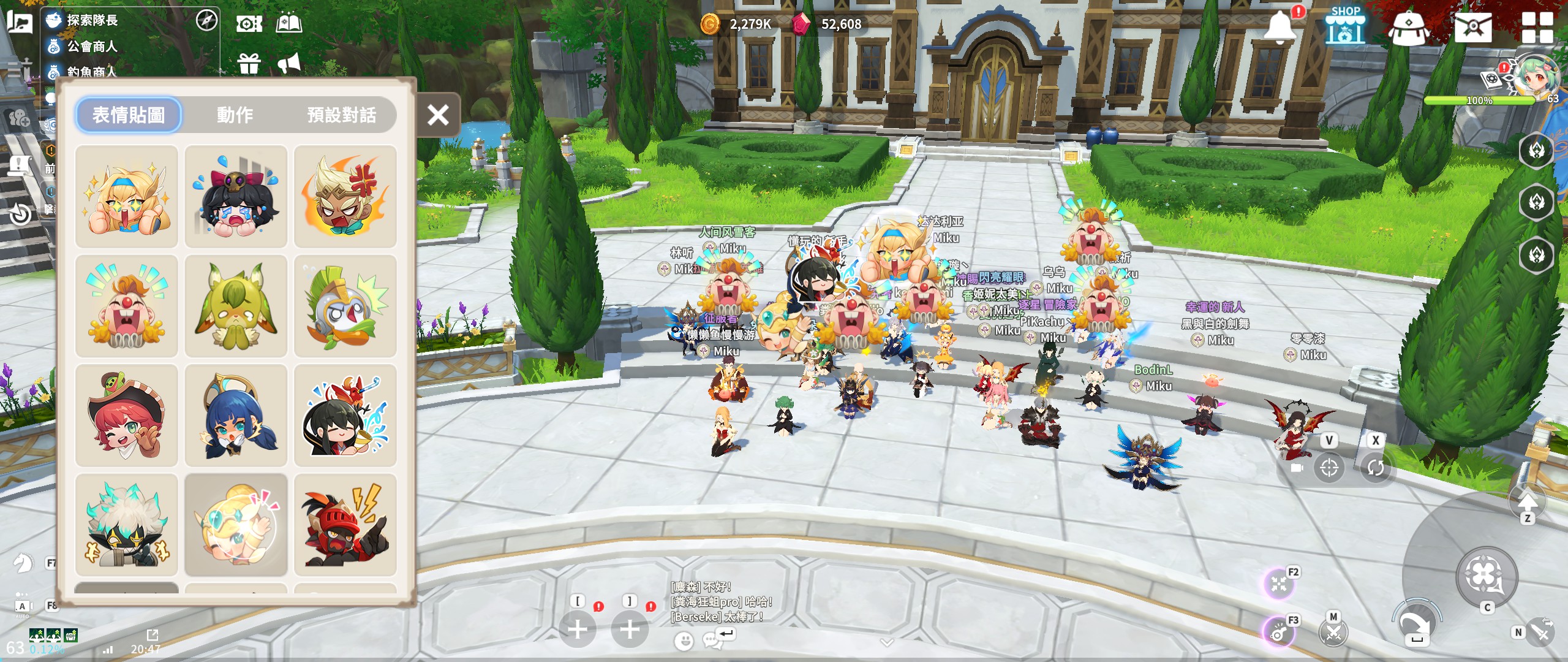Pick the laughing clown sticker

[126, 306]
